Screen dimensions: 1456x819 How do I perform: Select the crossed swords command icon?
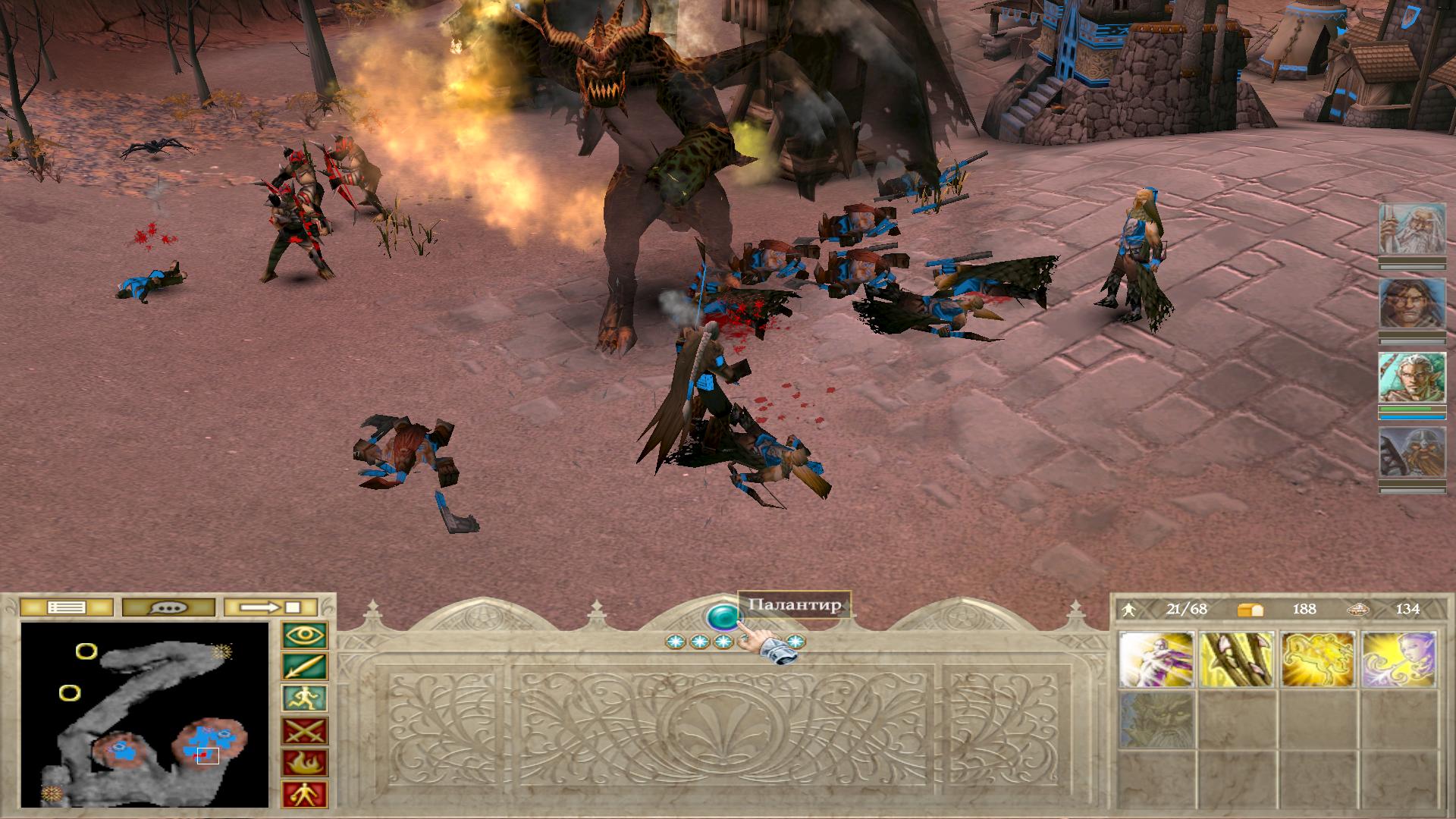point(305,731)
